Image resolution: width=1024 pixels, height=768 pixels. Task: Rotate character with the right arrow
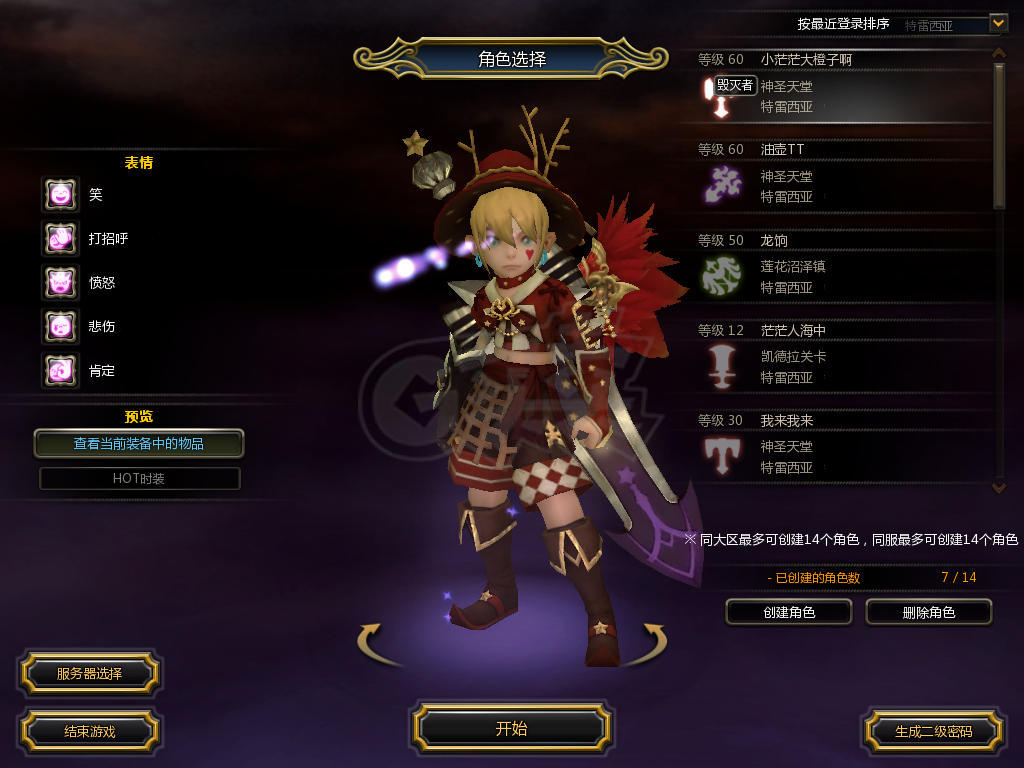click(x=651, y=641)
